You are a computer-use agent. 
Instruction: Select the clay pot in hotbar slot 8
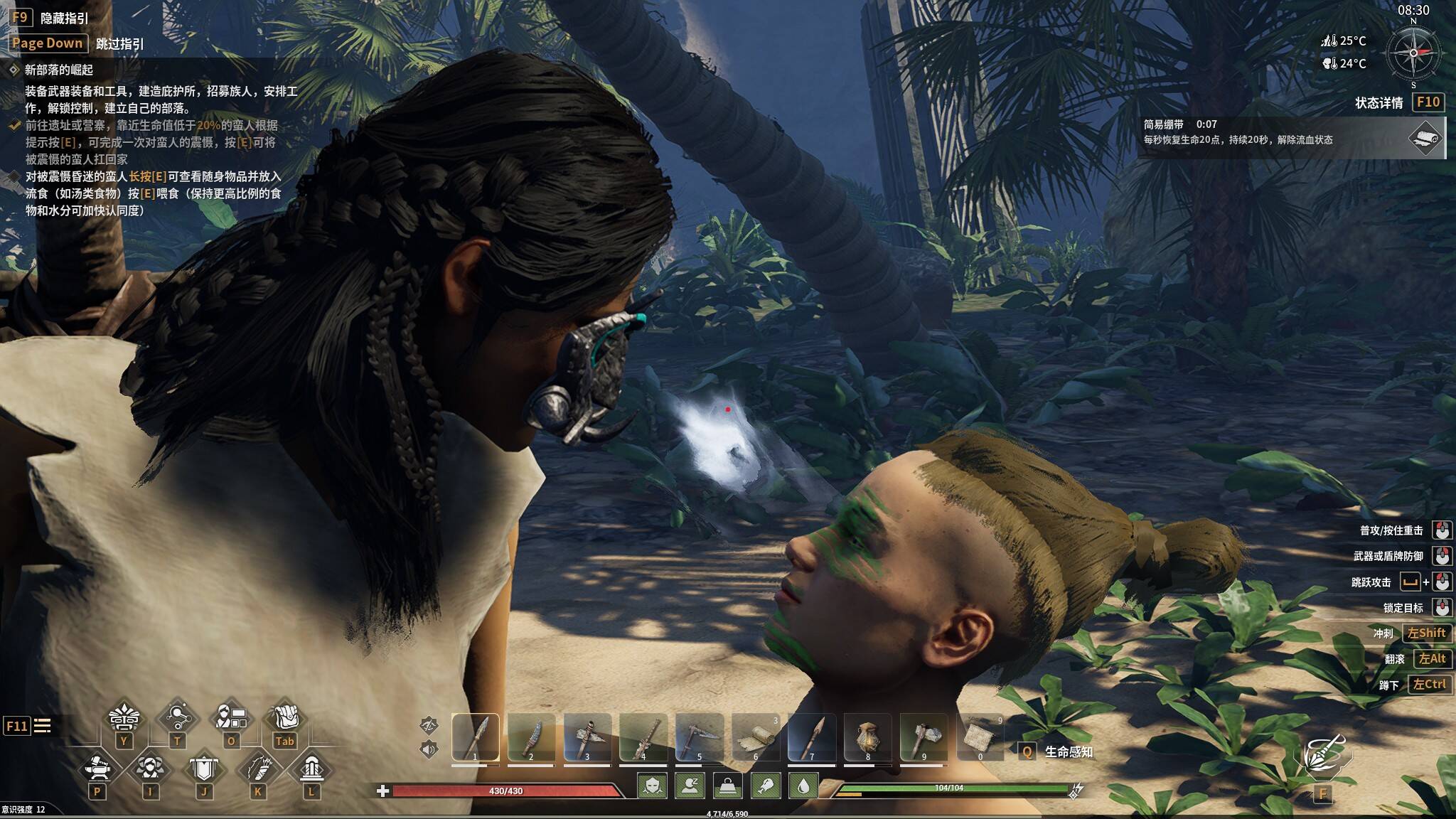click(x=868, y=738)
